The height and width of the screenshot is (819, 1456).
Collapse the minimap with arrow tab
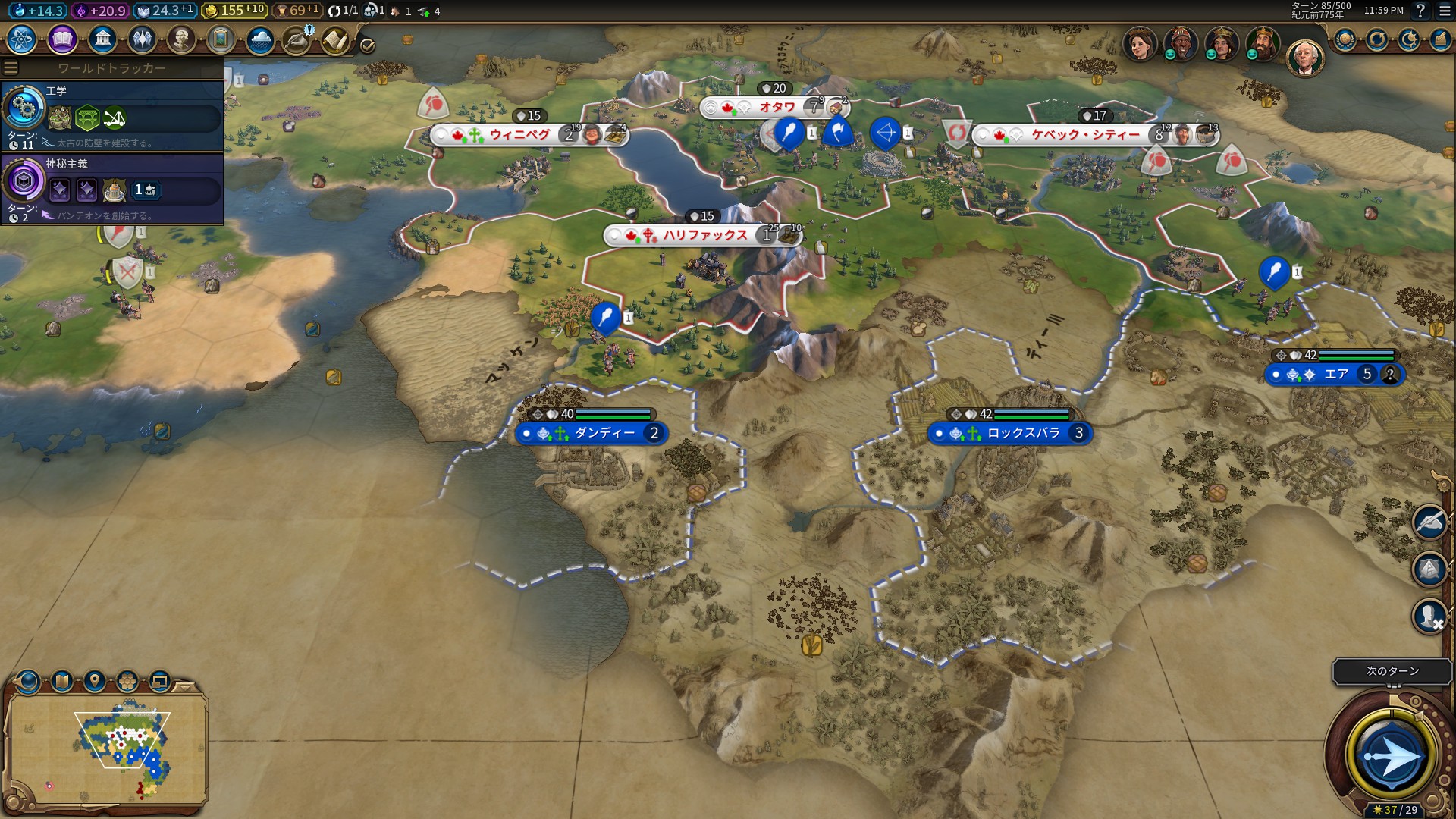[184, 687]
